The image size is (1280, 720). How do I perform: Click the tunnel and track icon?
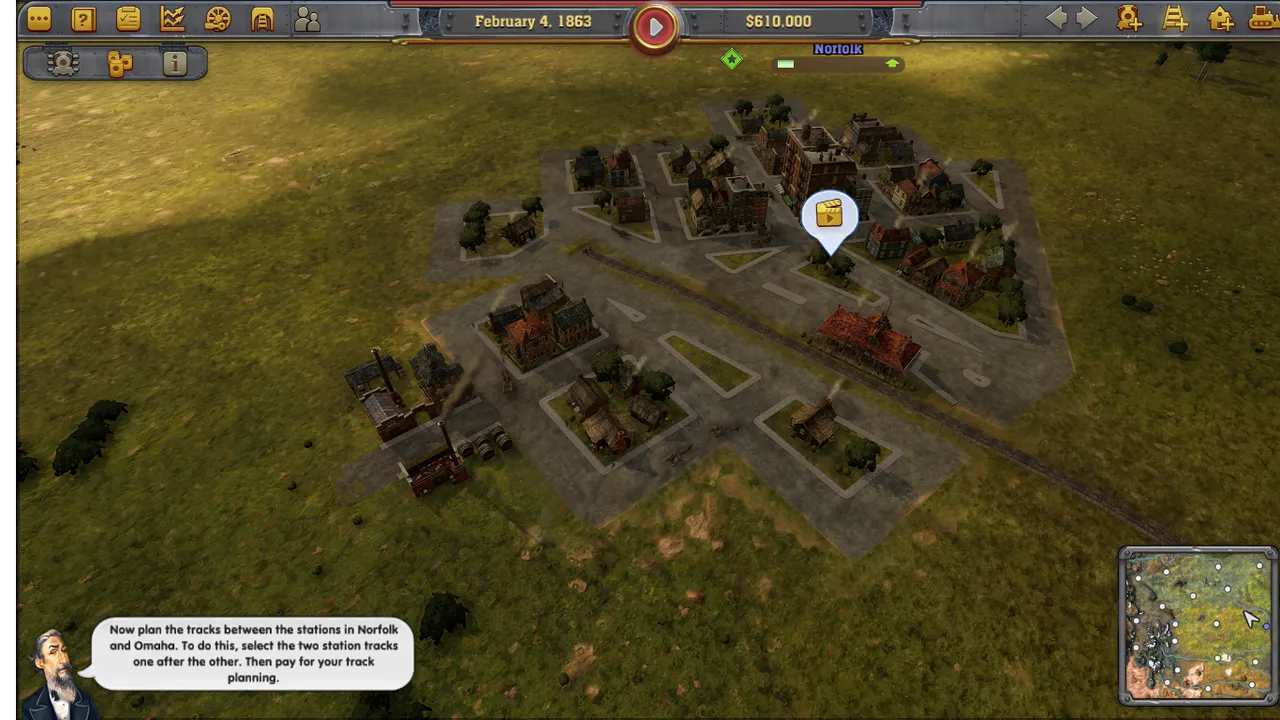[262, 19]
